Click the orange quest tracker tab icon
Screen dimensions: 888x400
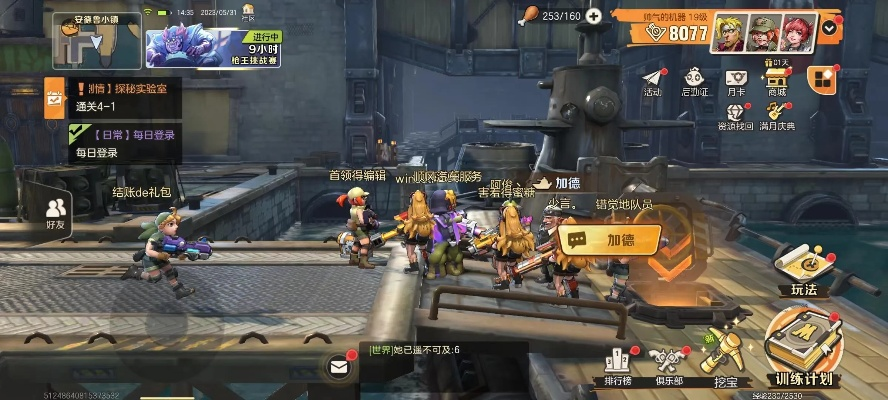(53, 97)
